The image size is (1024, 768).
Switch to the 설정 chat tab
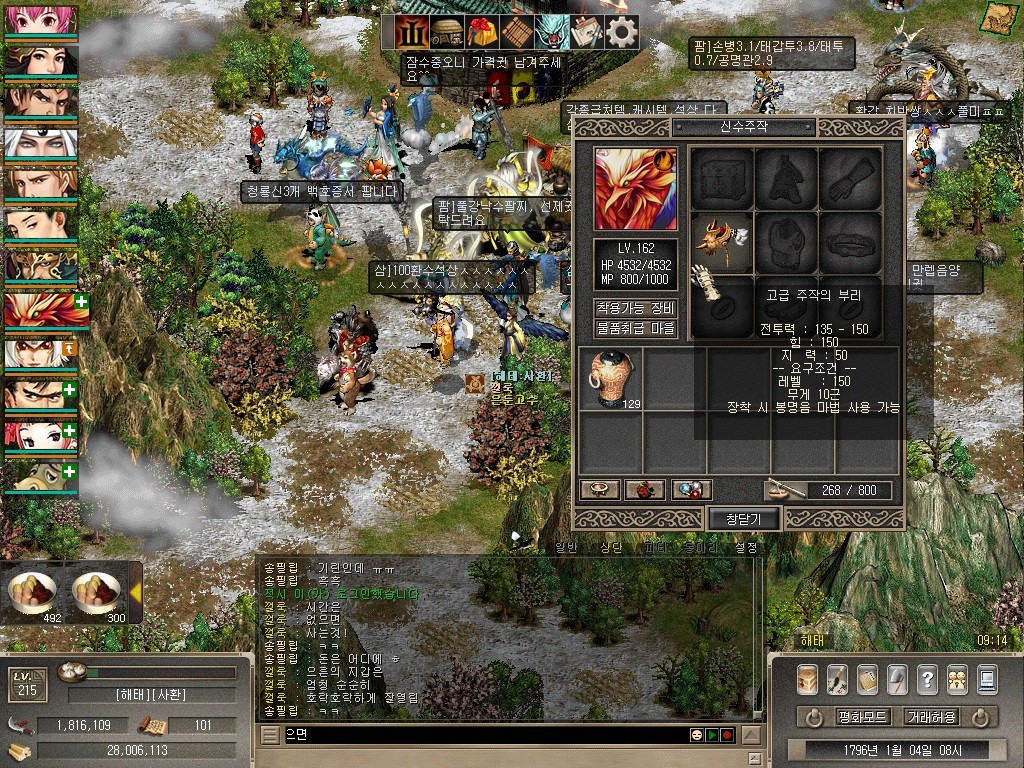[746, 548]
